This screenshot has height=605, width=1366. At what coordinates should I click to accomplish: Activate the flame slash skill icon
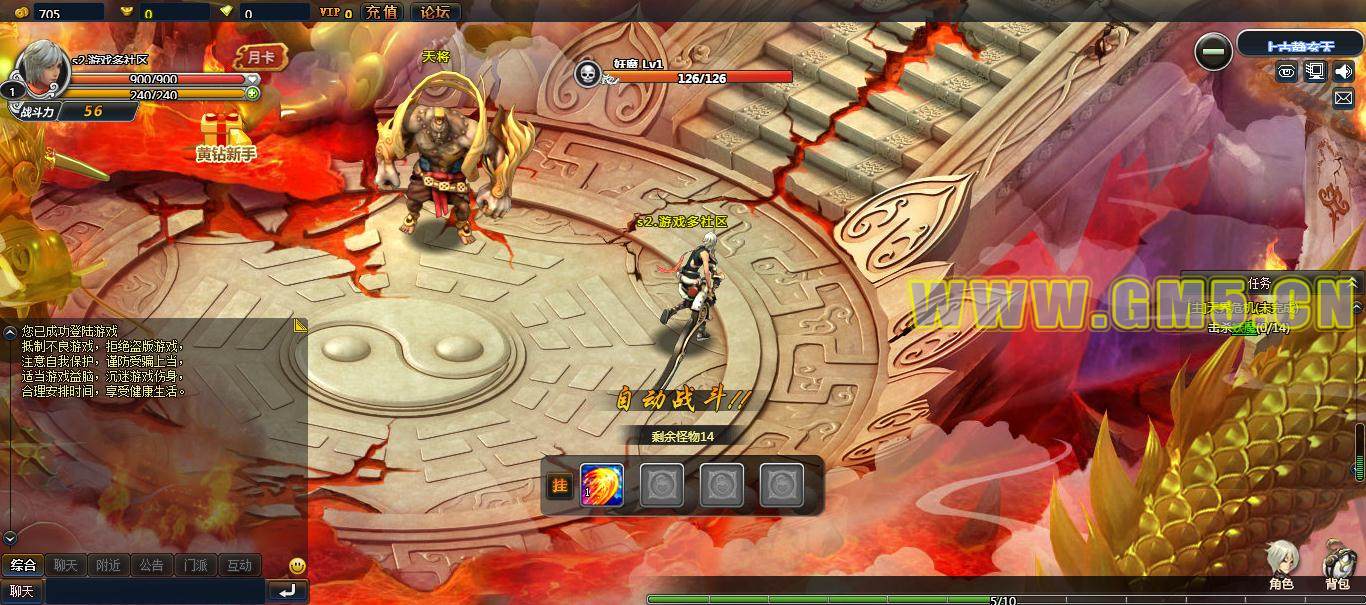(x=602, y=486)
